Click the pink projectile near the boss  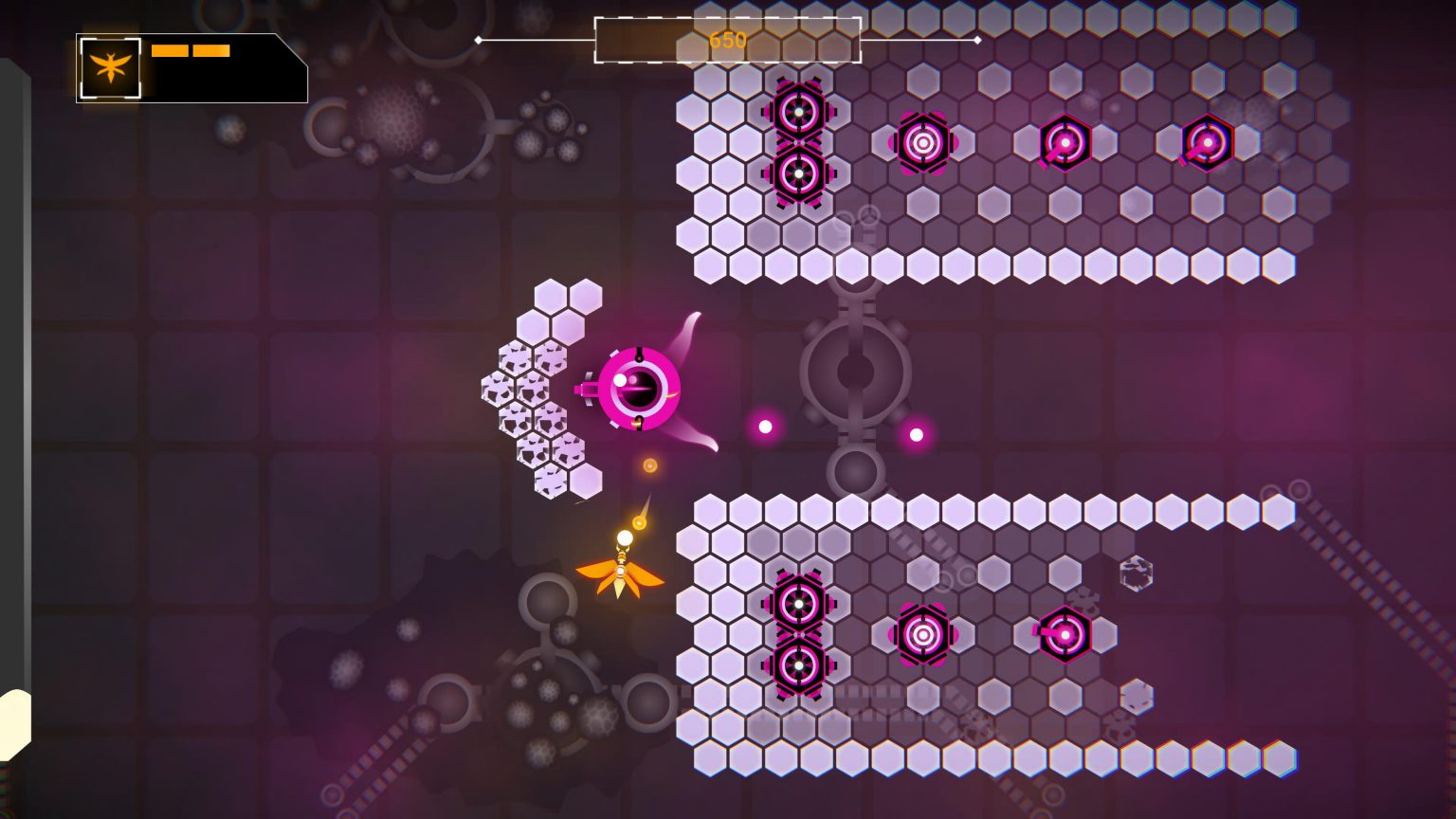tap(763, 427)
